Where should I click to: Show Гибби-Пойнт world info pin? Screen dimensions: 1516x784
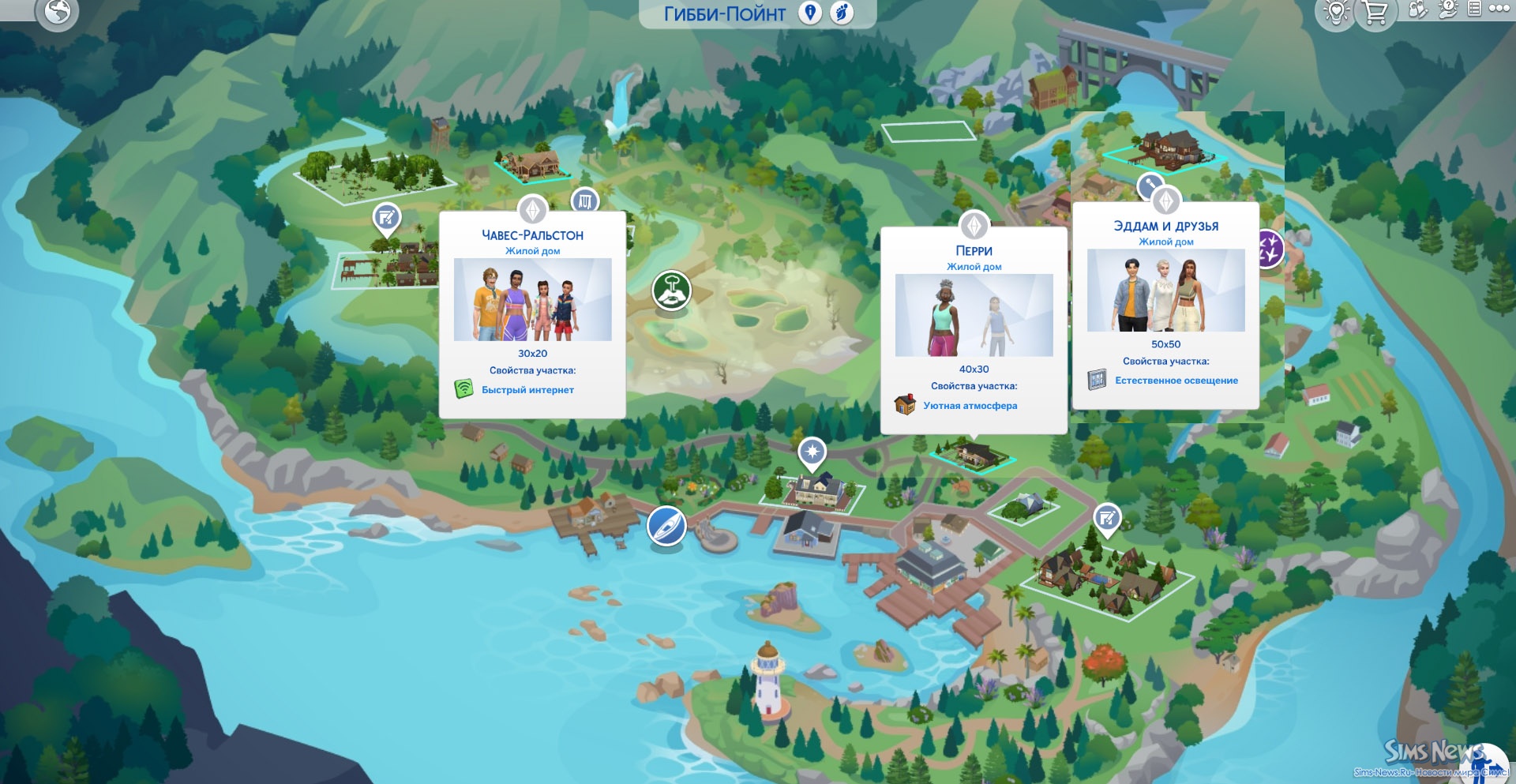[x=810, y=13]
